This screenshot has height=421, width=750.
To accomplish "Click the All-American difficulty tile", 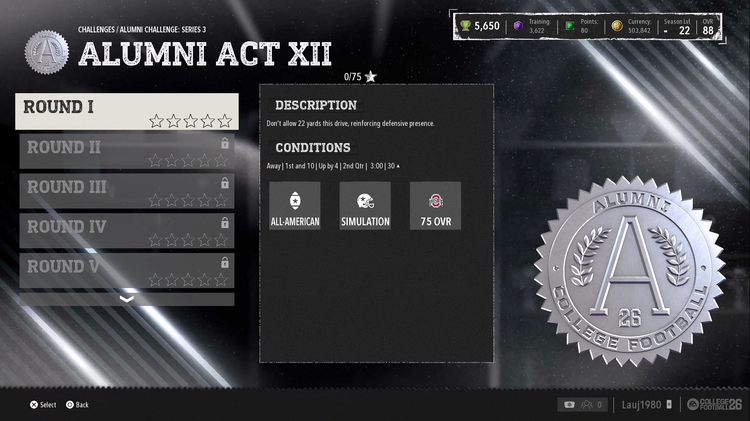I will [x=295, y=206].
